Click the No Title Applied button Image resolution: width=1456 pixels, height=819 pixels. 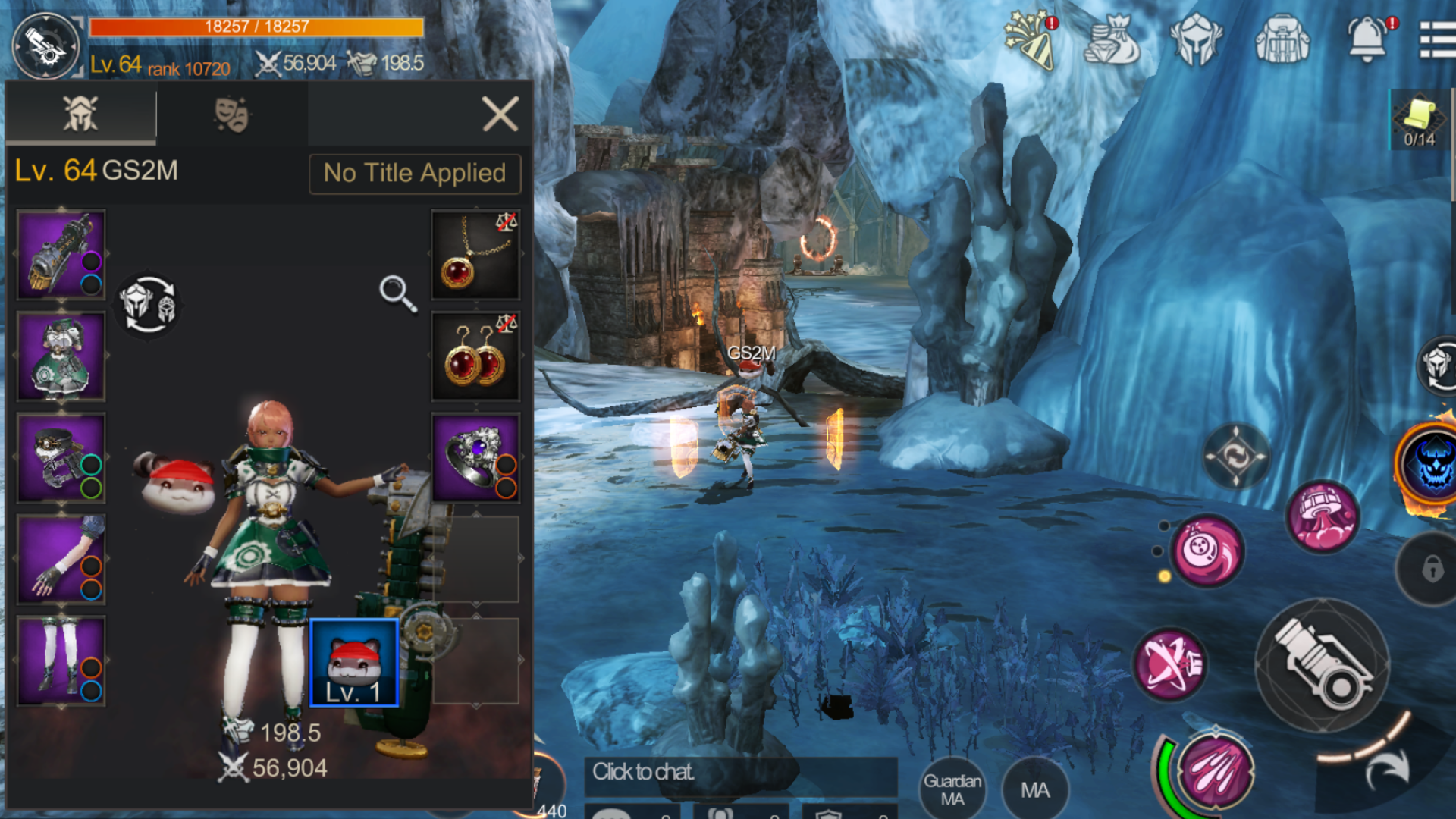(415, 174)
